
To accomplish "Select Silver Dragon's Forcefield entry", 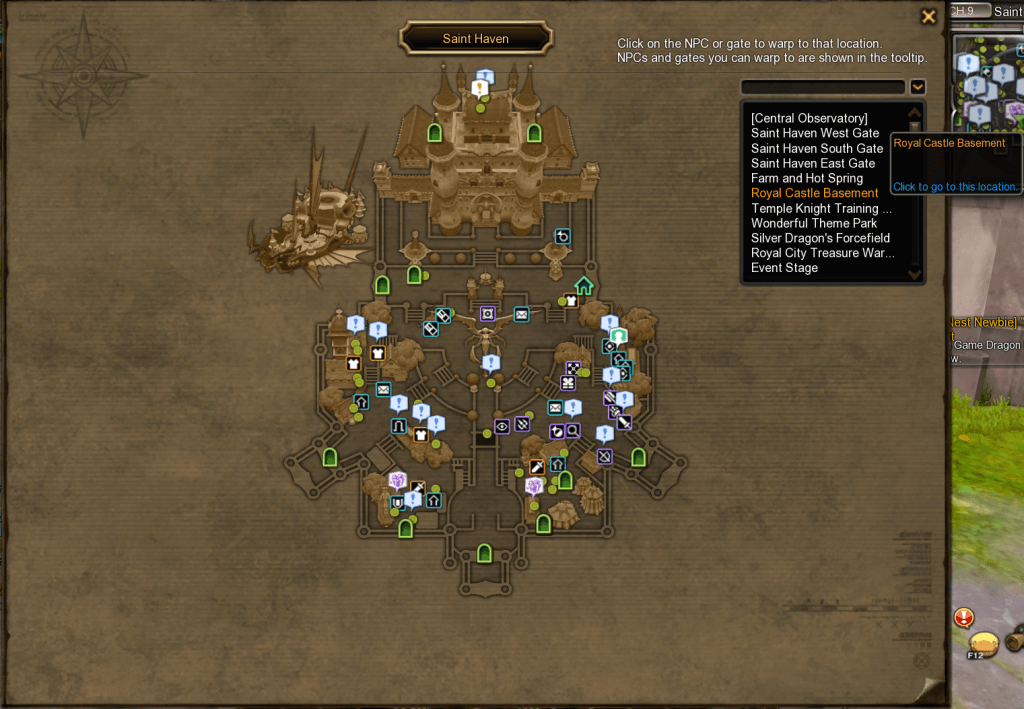I will point(820,238).
